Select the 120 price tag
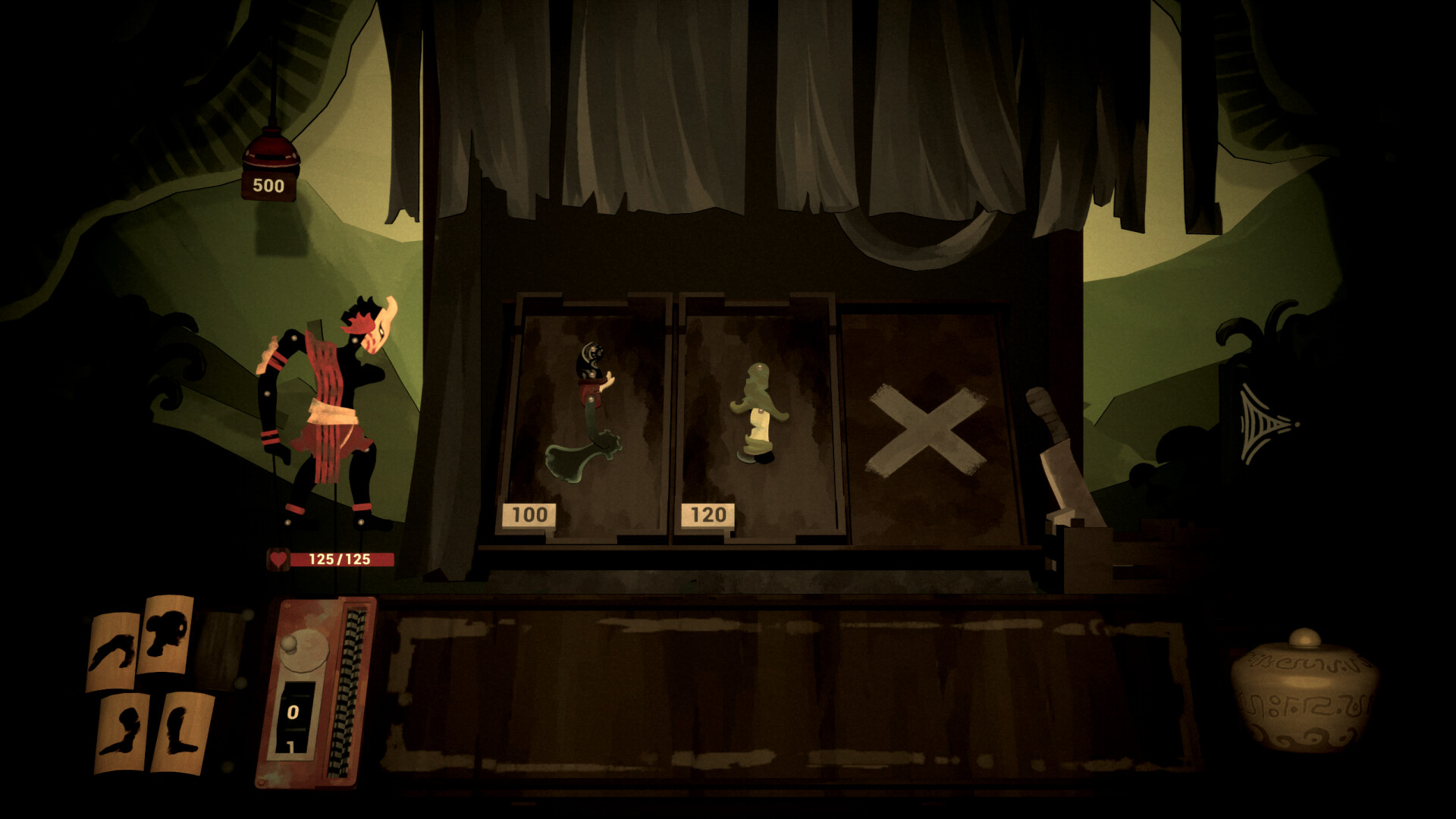The height and width of the screenshot is (819, 1456). point(708,514)
